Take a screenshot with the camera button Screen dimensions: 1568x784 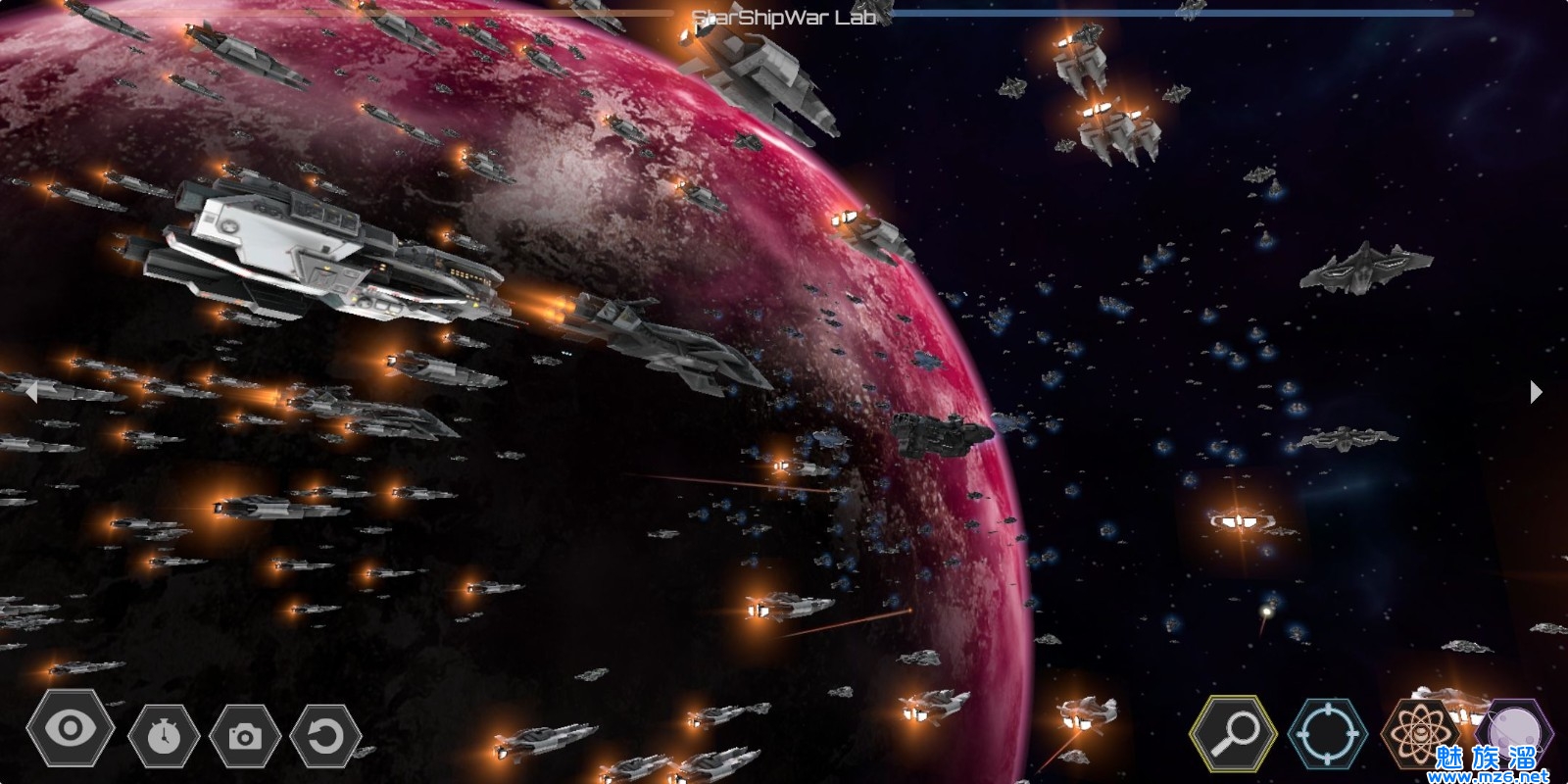[x=245, y=735]
